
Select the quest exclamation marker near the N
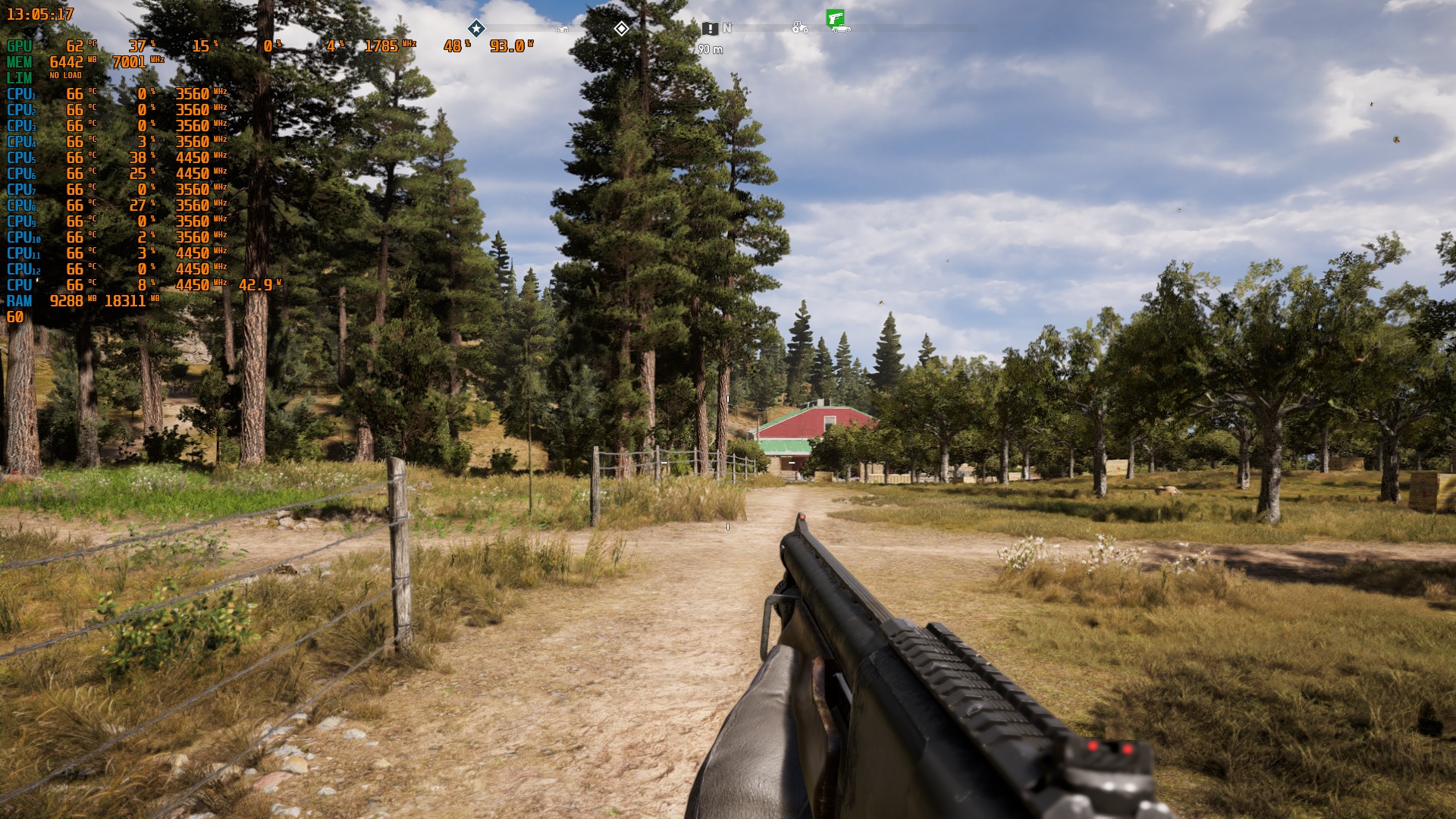pyautogui.click(x=711, y=29)
